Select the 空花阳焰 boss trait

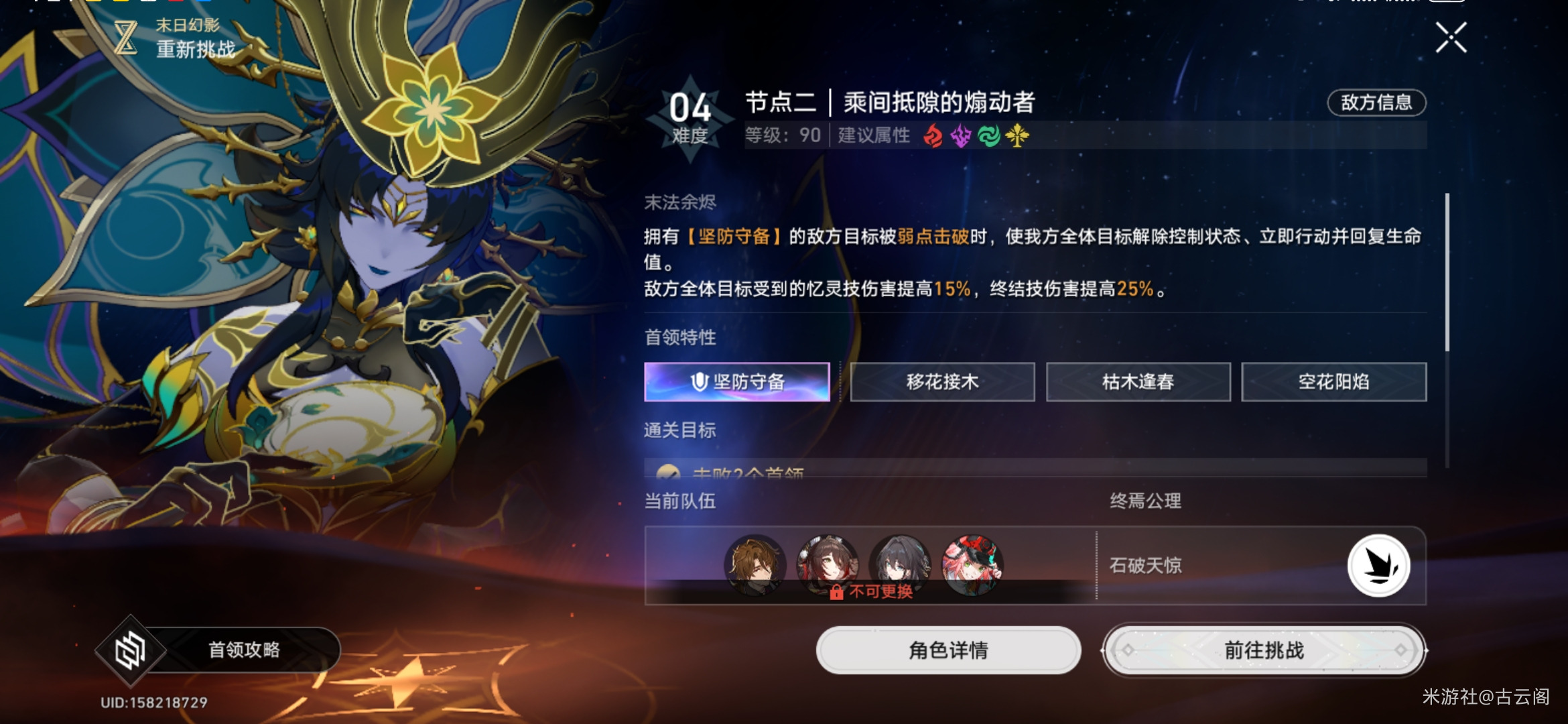[1333, 381]
